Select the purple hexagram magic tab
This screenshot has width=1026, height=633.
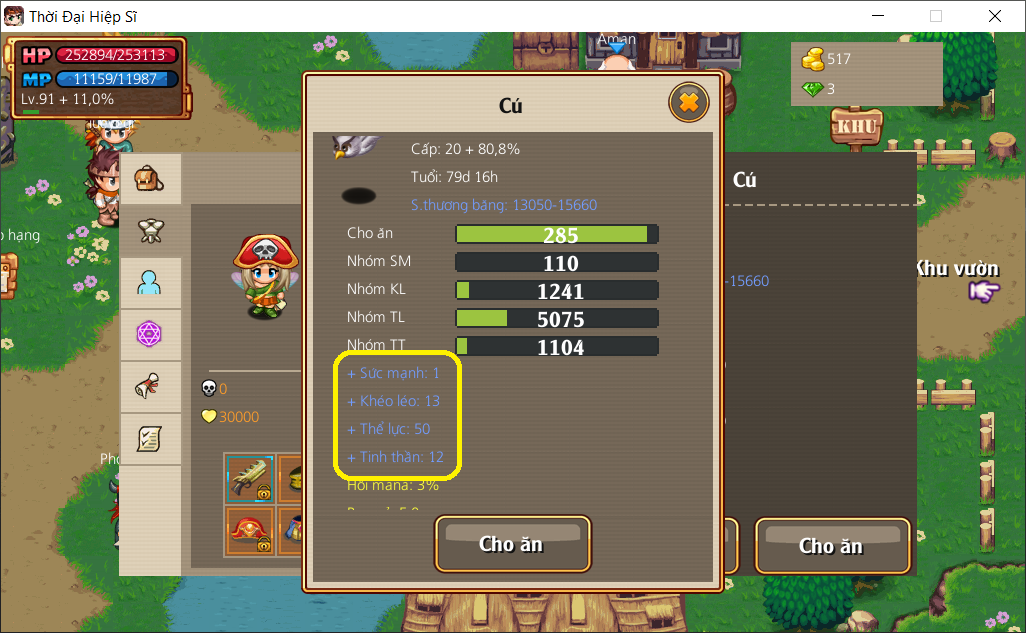(150, 335)
